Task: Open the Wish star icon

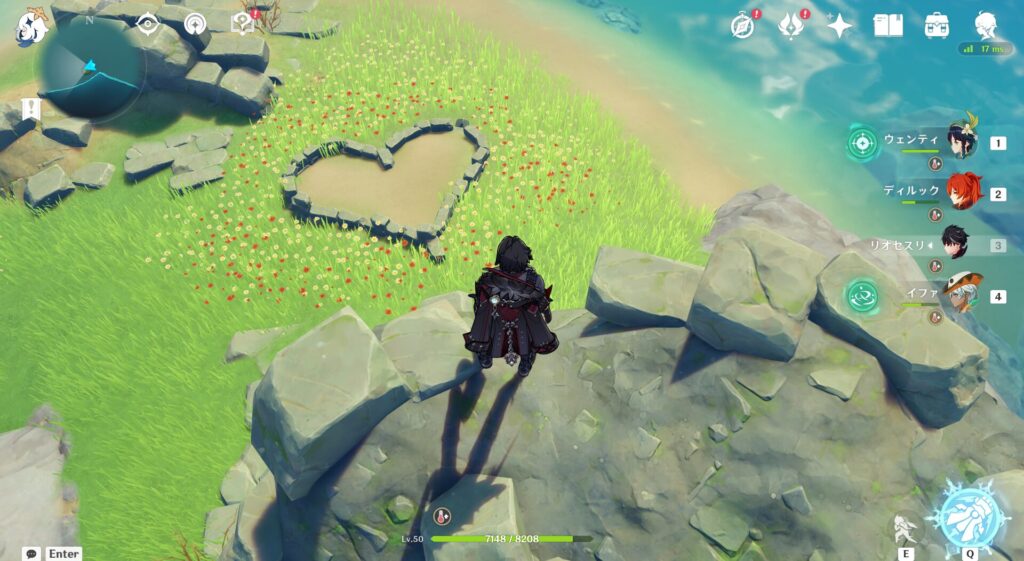Action: (838, 25)
